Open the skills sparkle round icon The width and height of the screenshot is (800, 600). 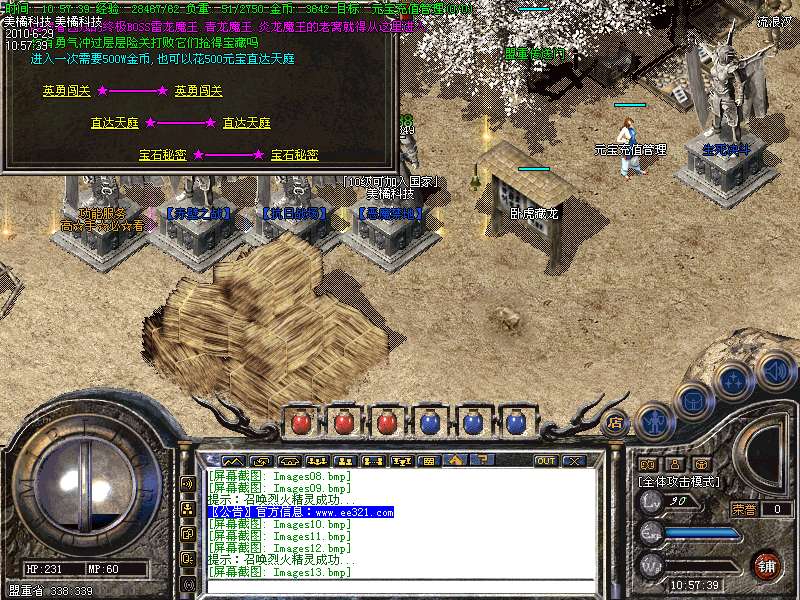tap(734, 381)
